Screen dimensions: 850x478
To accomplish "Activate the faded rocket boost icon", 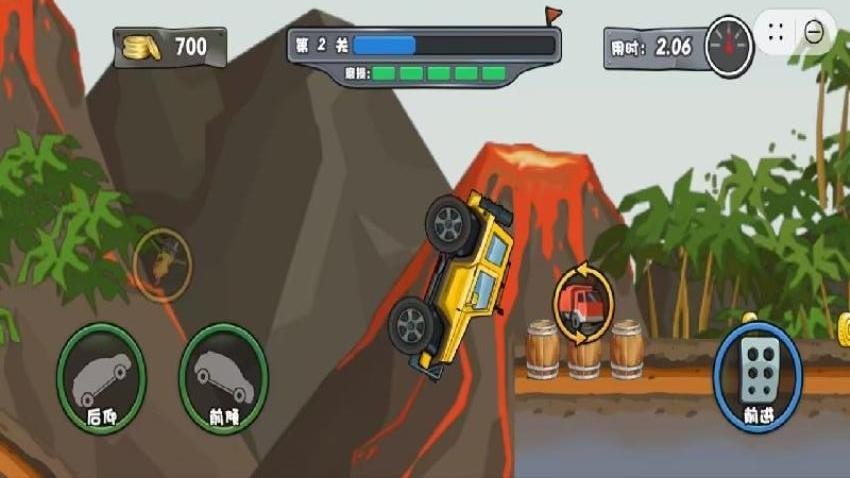I will [x=162, y=263].
